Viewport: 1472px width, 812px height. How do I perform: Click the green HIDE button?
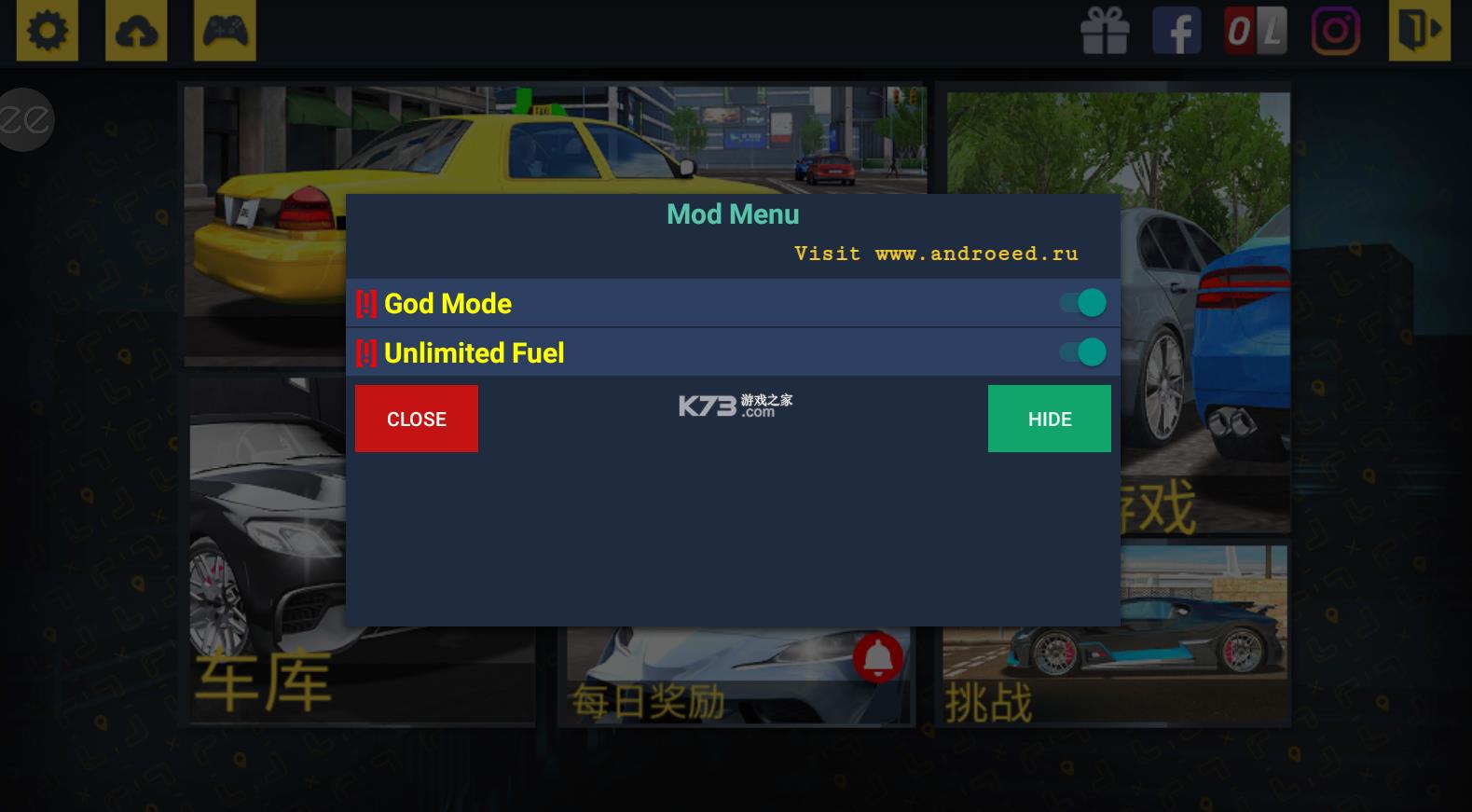1049,419
